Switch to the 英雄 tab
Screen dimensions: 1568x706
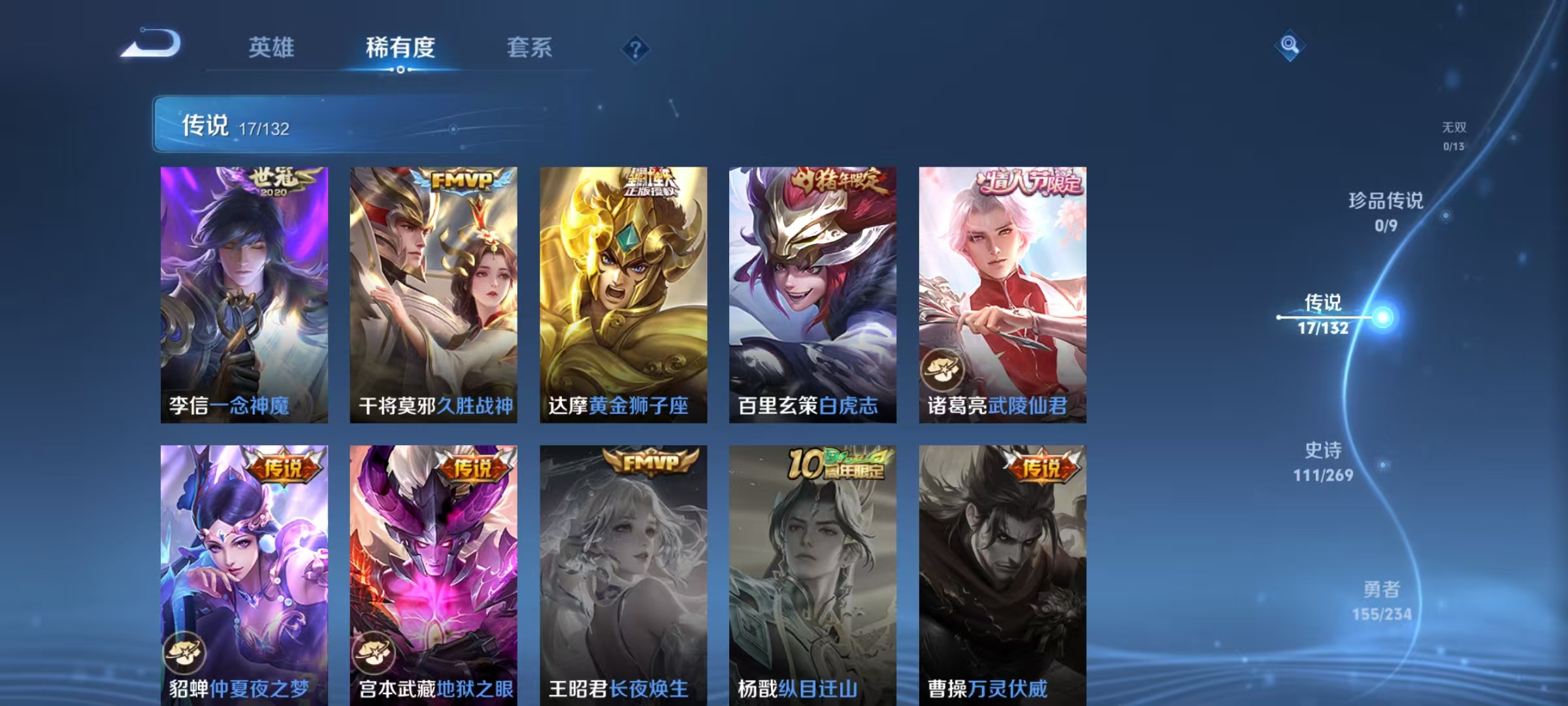(x=273, y=48)
